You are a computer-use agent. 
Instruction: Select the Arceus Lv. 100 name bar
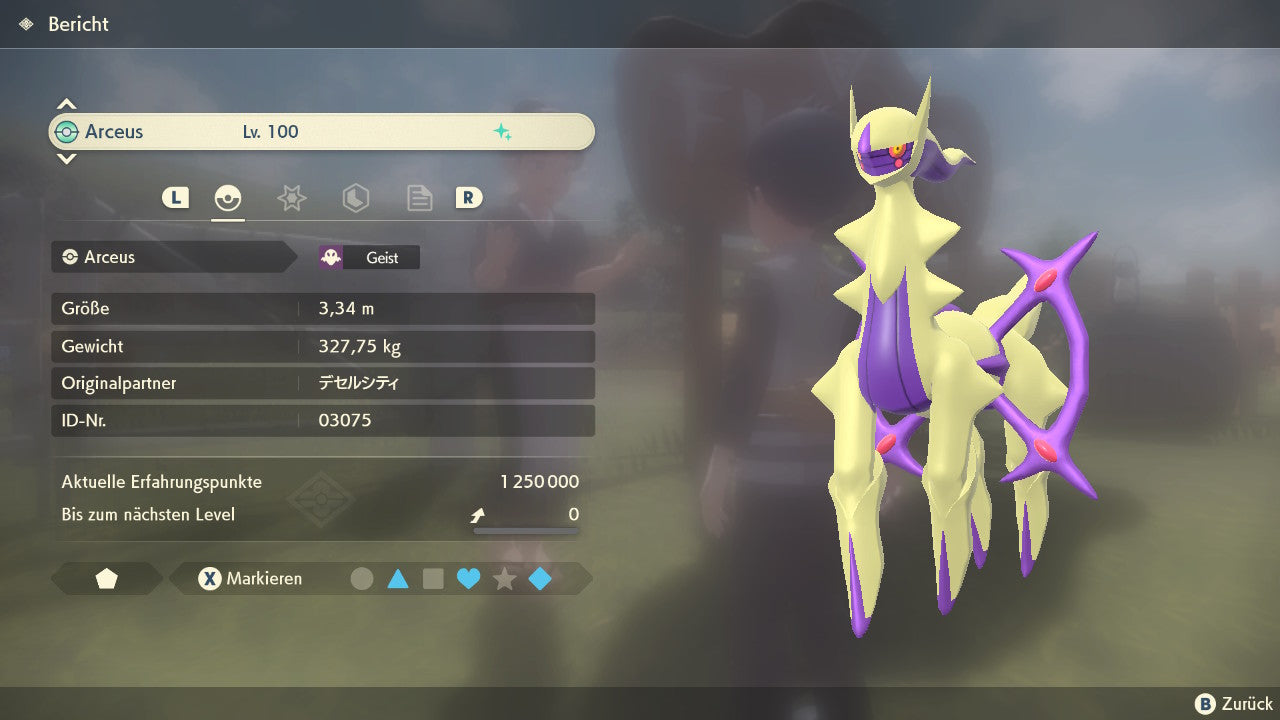321,132
